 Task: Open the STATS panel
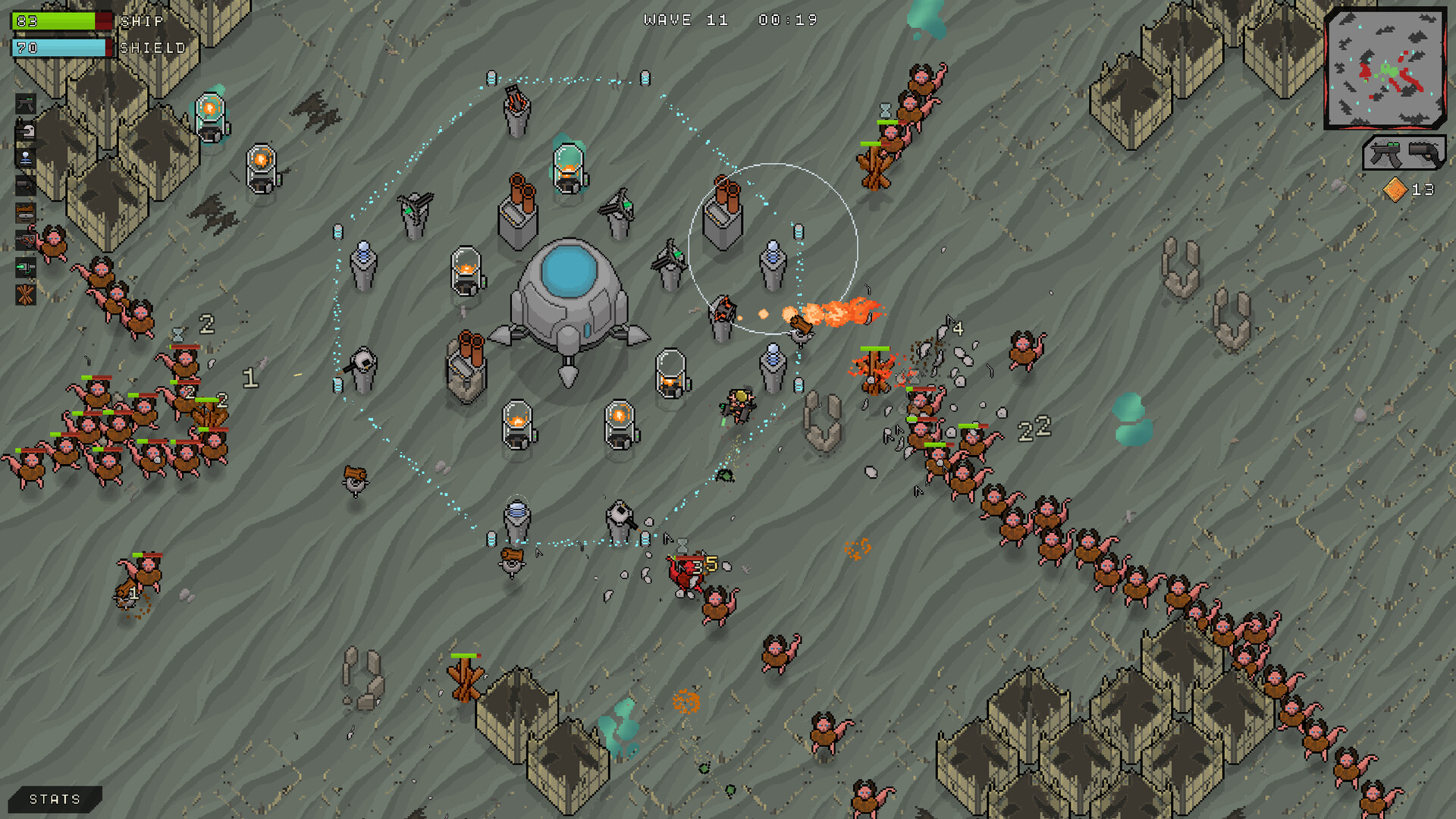[53, 798]
